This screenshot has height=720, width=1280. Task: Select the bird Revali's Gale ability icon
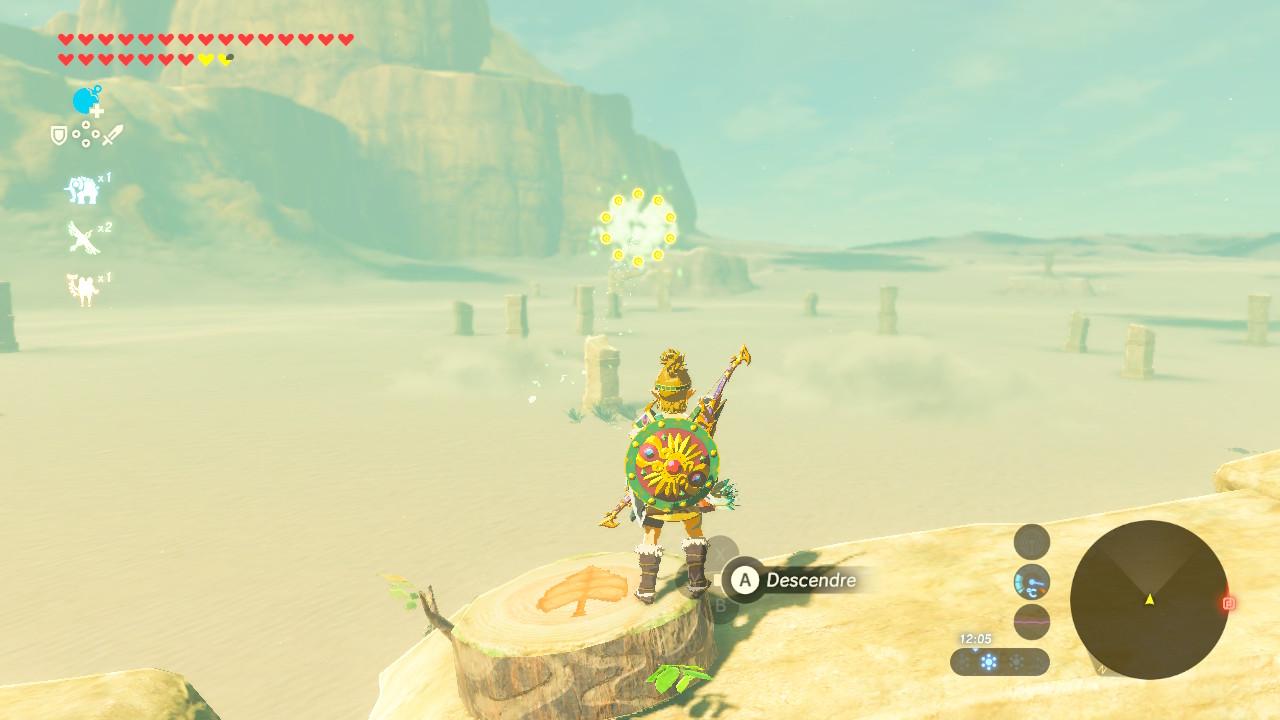[82, 238]
